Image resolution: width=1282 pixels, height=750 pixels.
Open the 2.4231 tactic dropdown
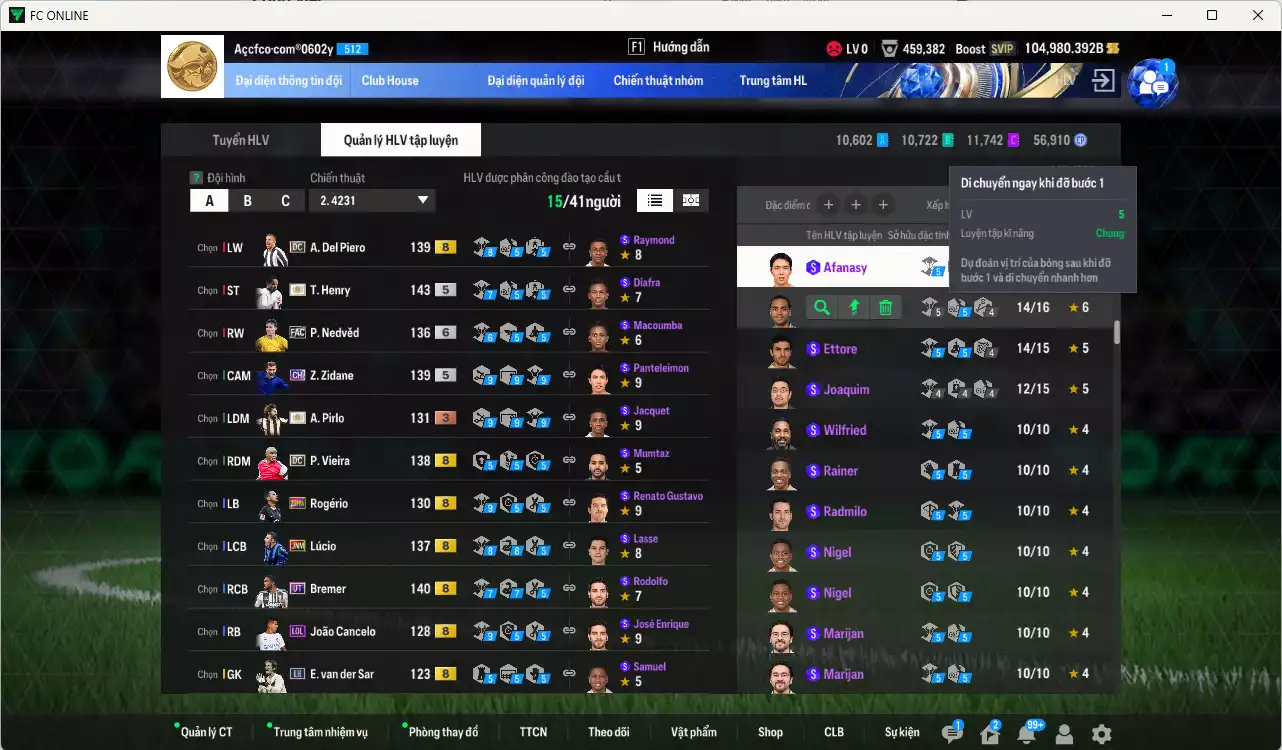pyautogui.click(x=372, y=200)
